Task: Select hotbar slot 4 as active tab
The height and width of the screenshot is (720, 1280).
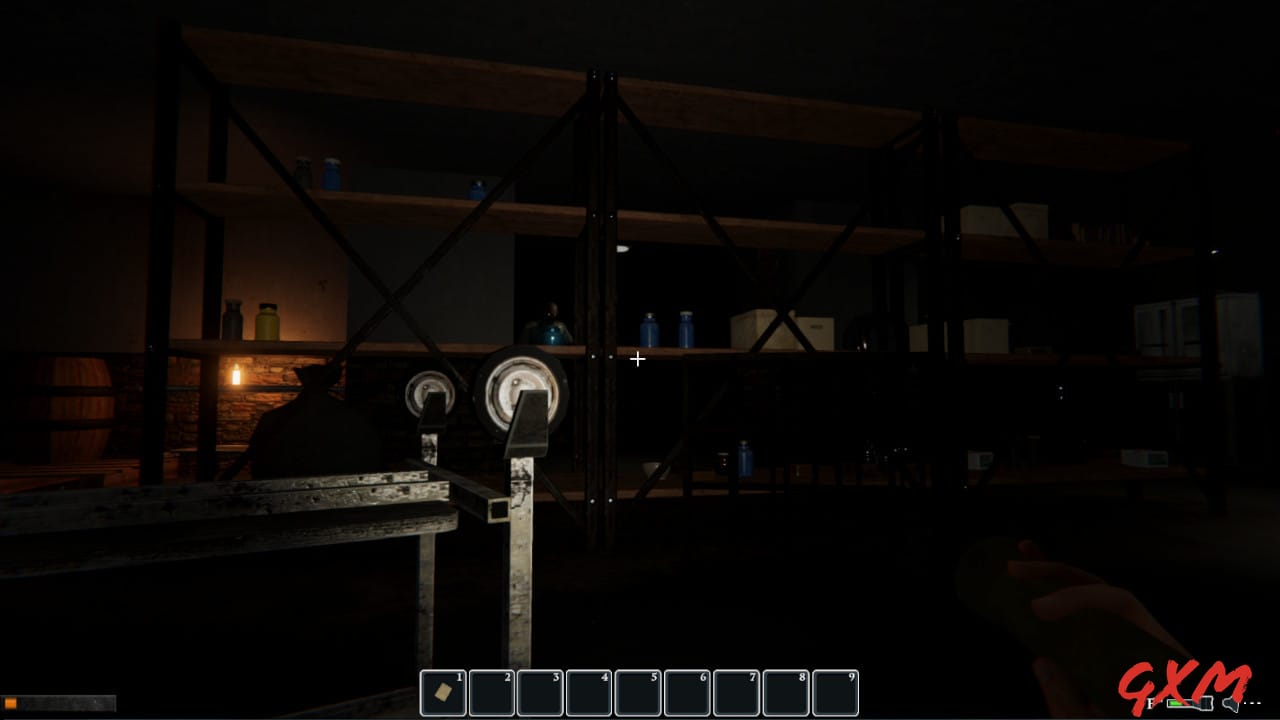Action: [589, 692]
